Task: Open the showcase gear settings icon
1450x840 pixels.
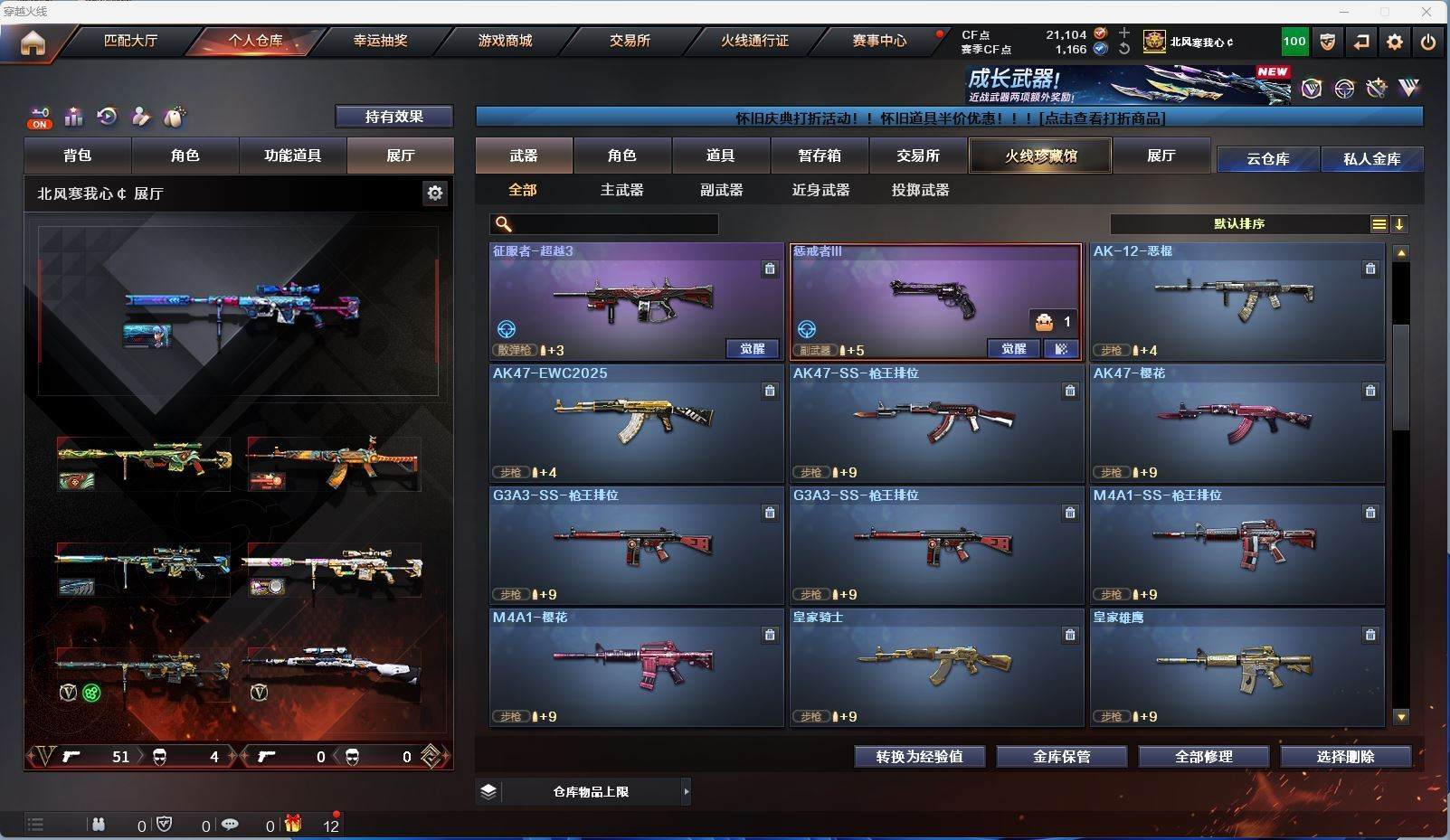Action: click(435, 193)
